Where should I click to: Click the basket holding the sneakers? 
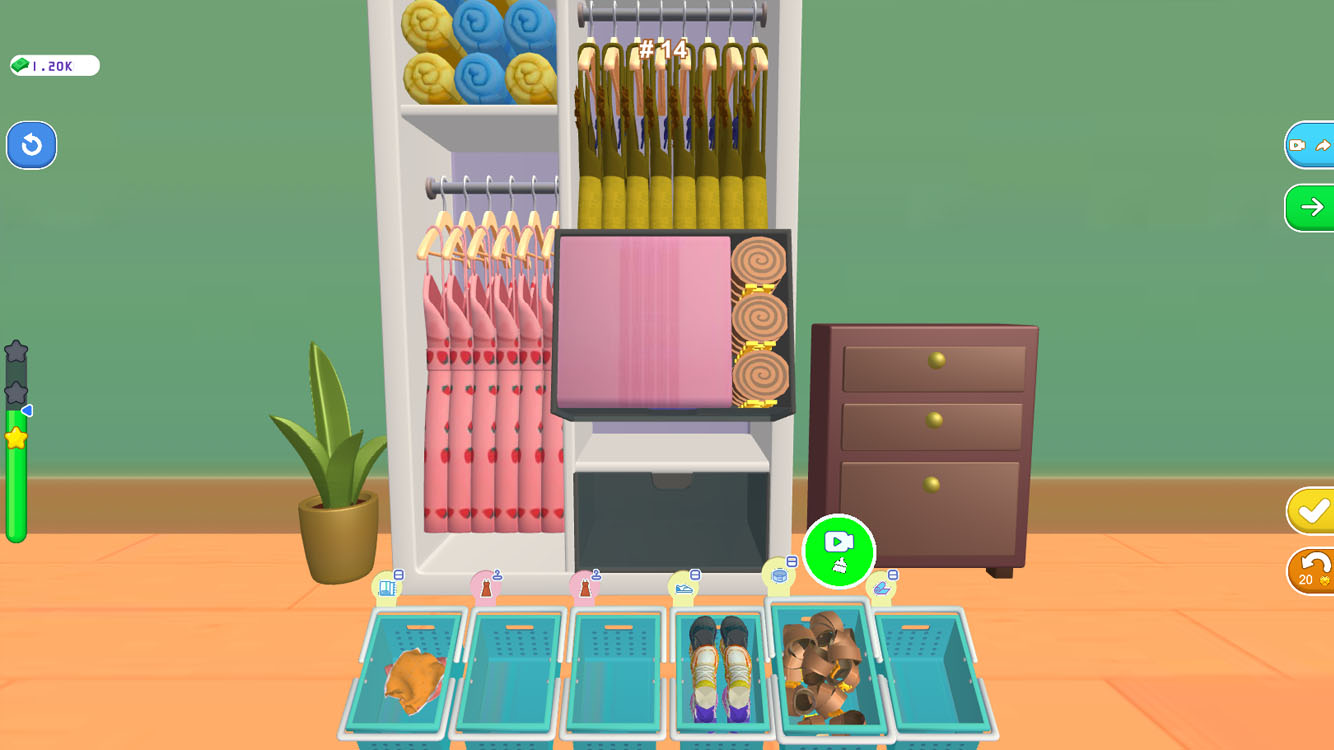coord(722,670)
